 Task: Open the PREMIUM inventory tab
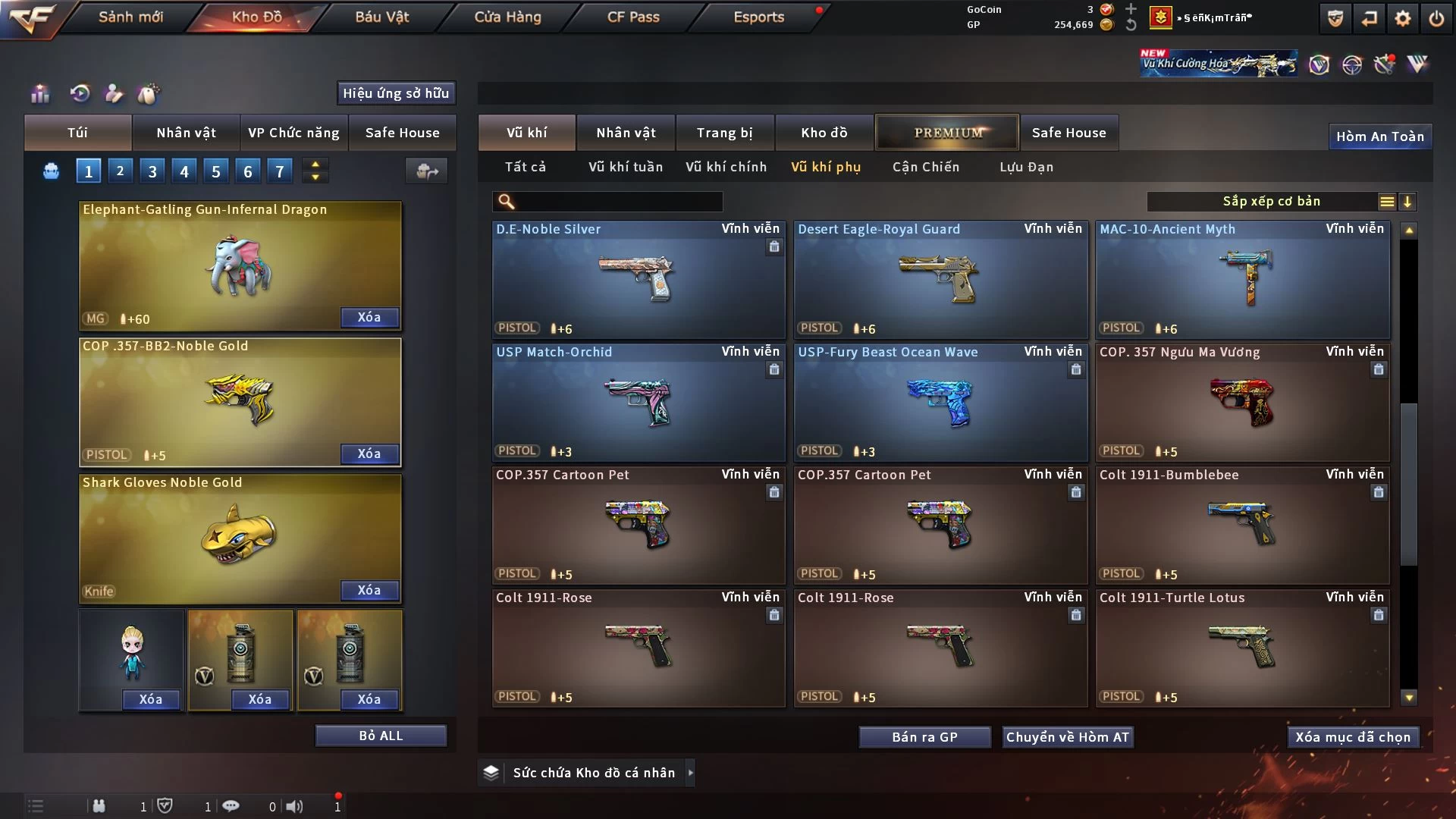click(947, 133)
